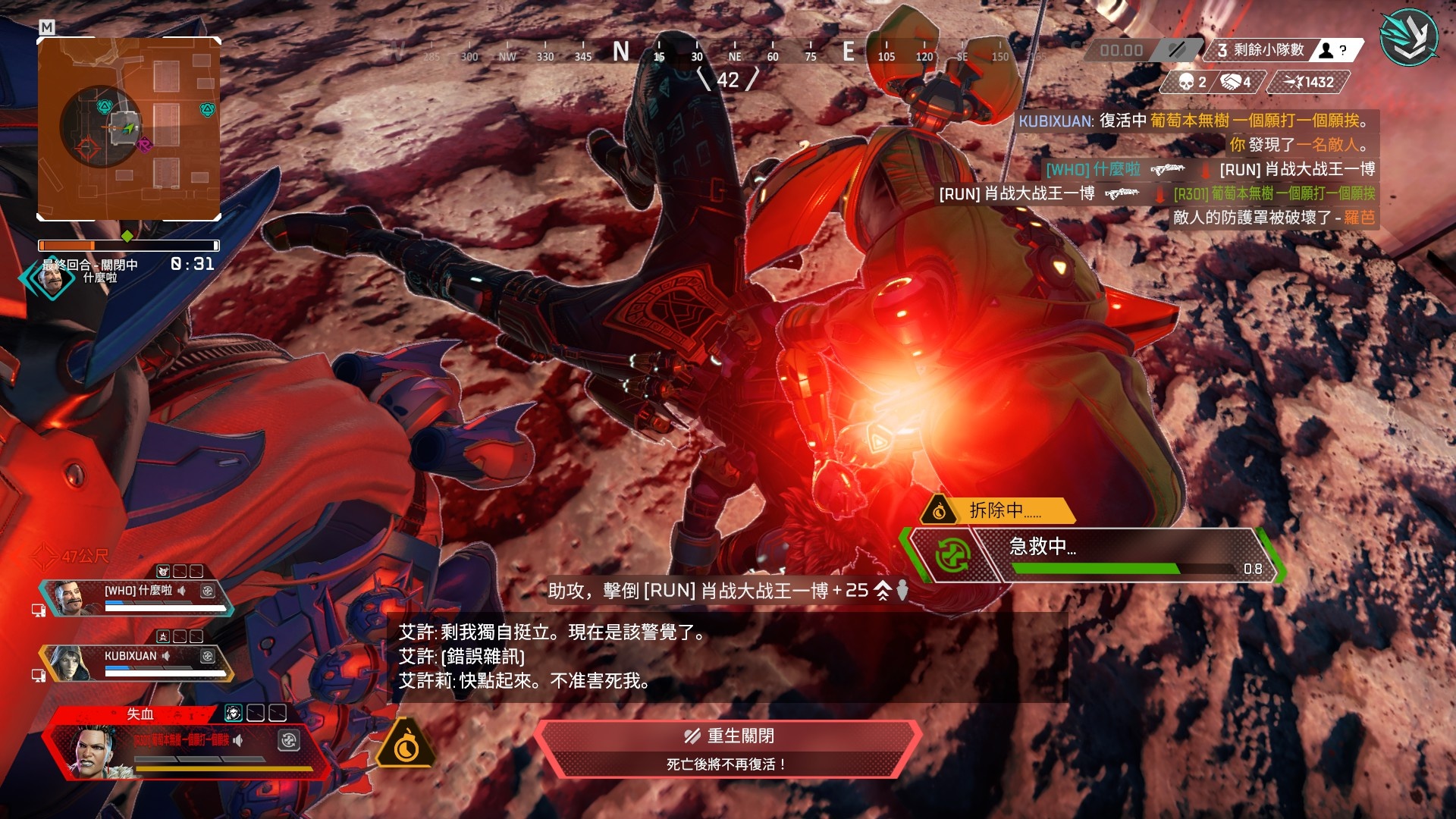Toggle voice speaker icon beside KUBIXUAN

click(166, 656)
